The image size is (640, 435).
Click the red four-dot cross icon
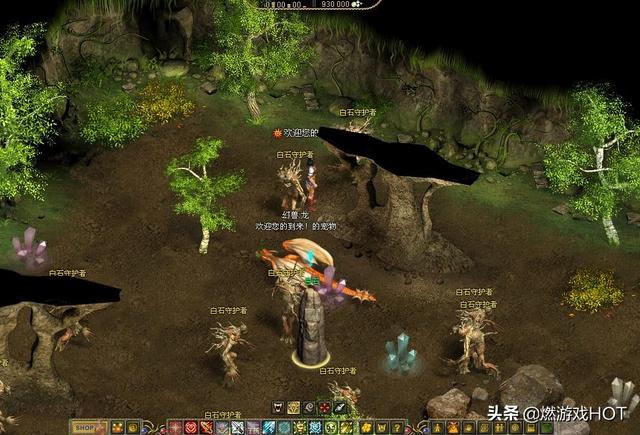(x=326, y=408)
